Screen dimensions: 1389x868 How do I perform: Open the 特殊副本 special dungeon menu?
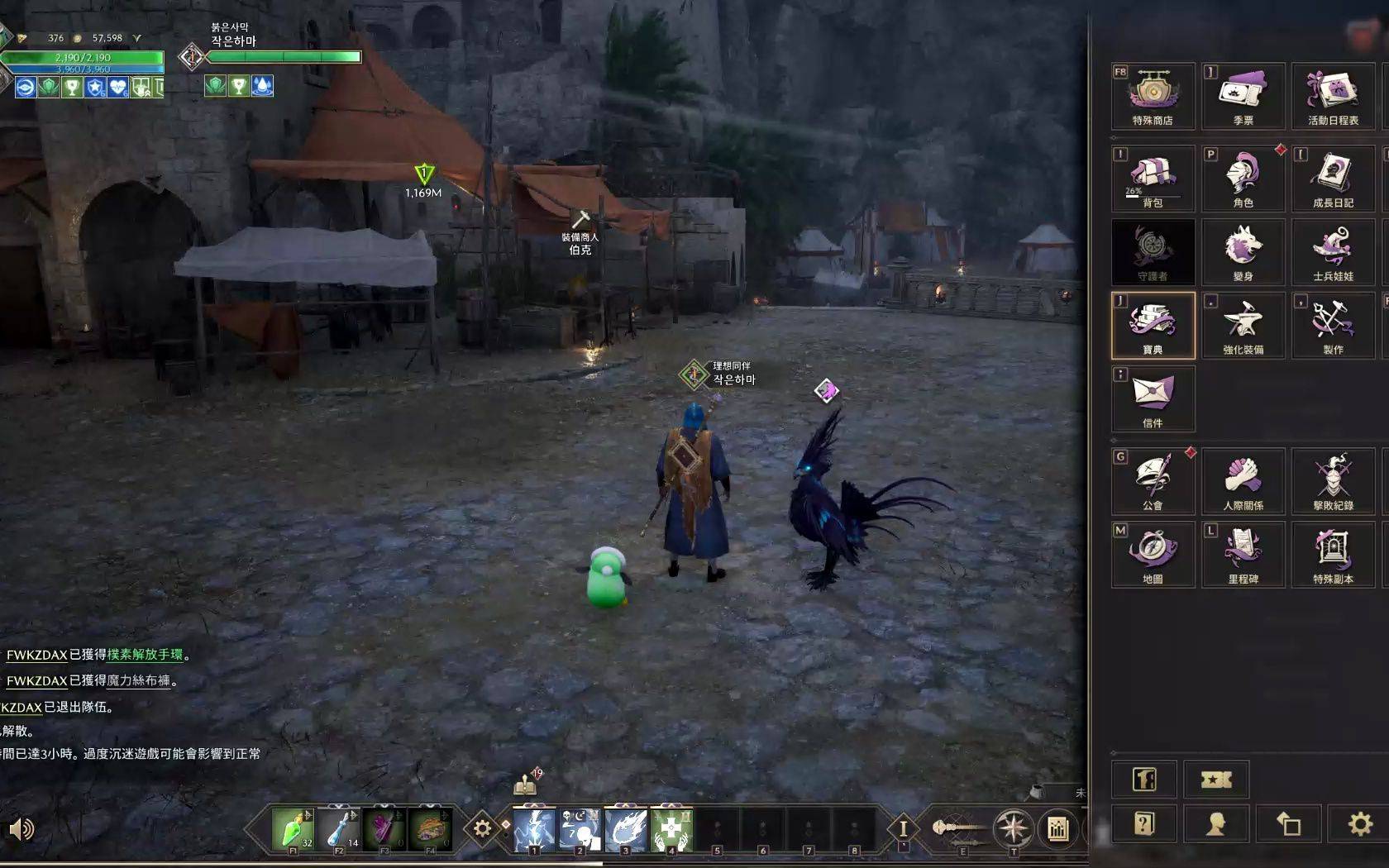pos(1333,553)
